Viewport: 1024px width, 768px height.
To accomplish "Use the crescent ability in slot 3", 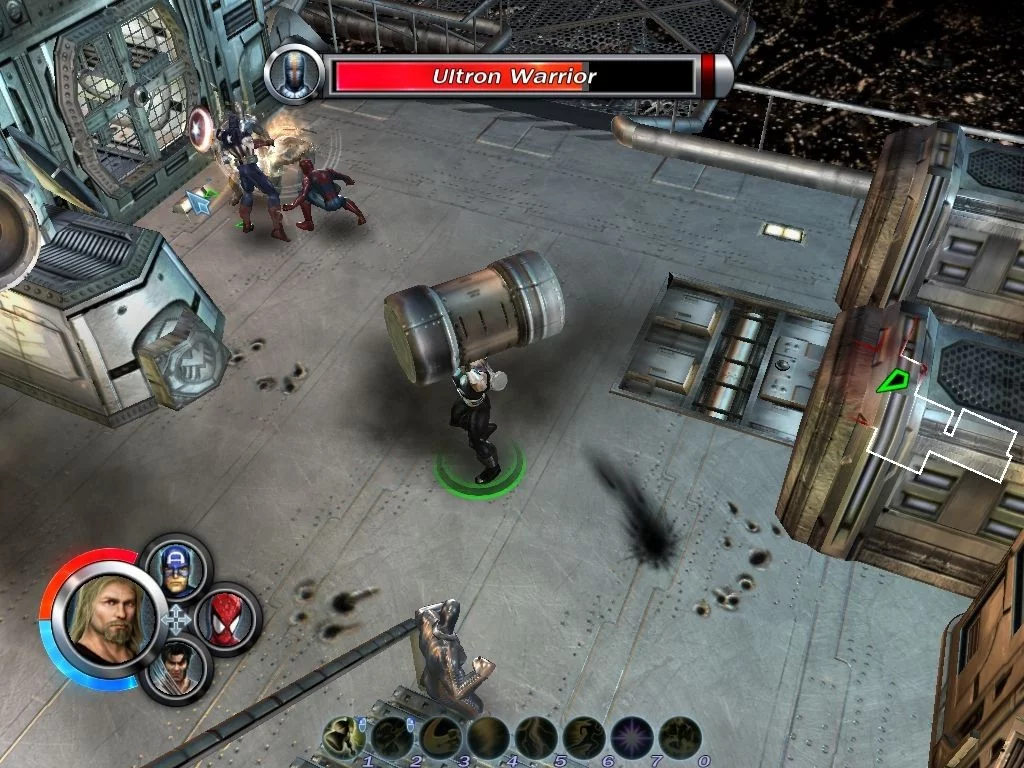I will tap(440, 738).
